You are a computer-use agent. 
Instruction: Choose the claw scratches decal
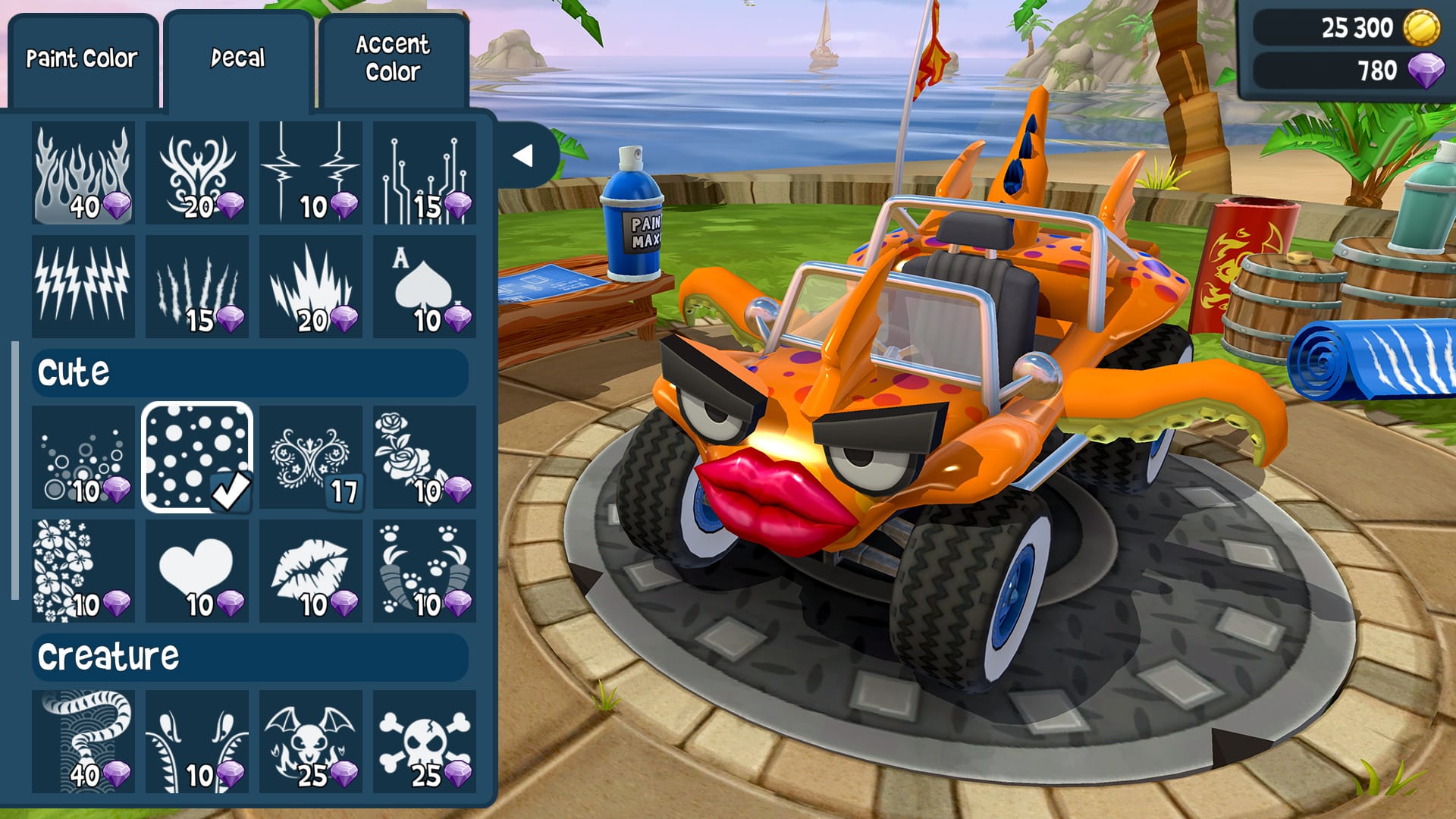coord(197,287)
